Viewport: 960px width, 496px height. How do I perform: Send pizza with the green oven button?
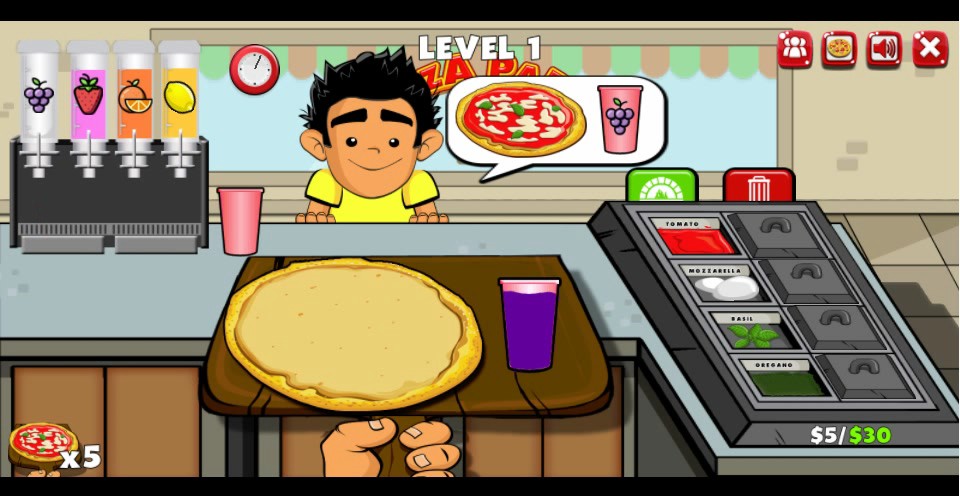click(x=661, y=186)
